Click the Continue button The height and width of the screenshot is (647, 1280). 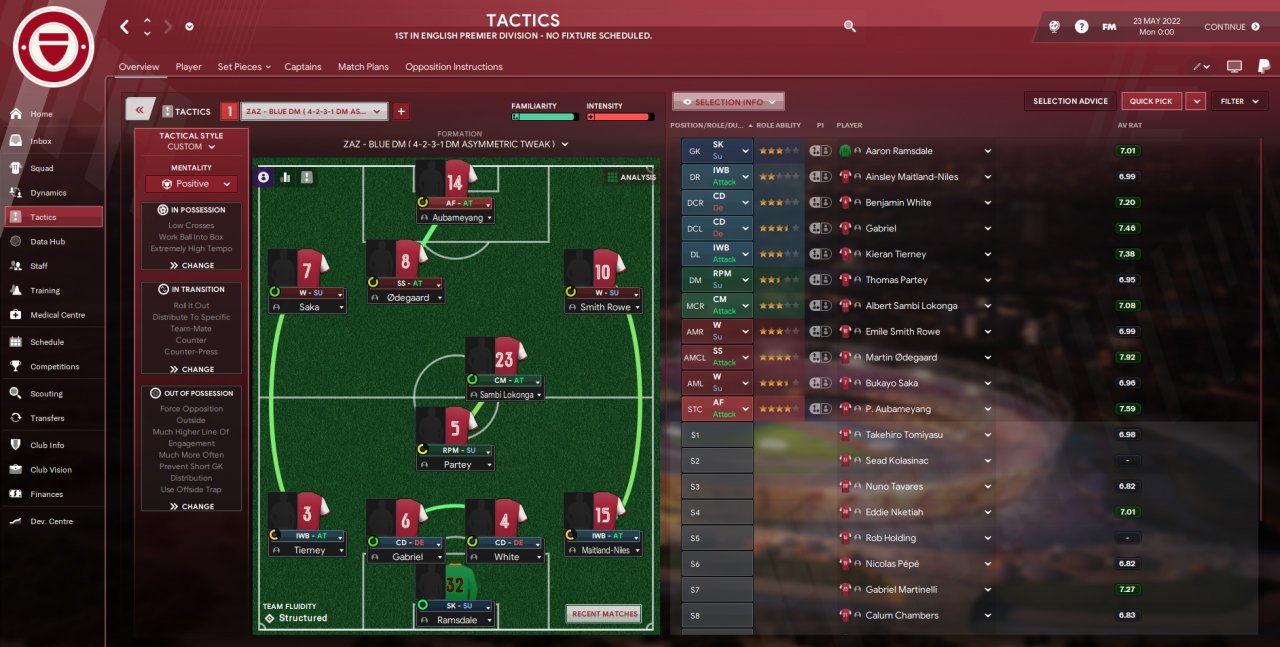(x=1231, y=27)
